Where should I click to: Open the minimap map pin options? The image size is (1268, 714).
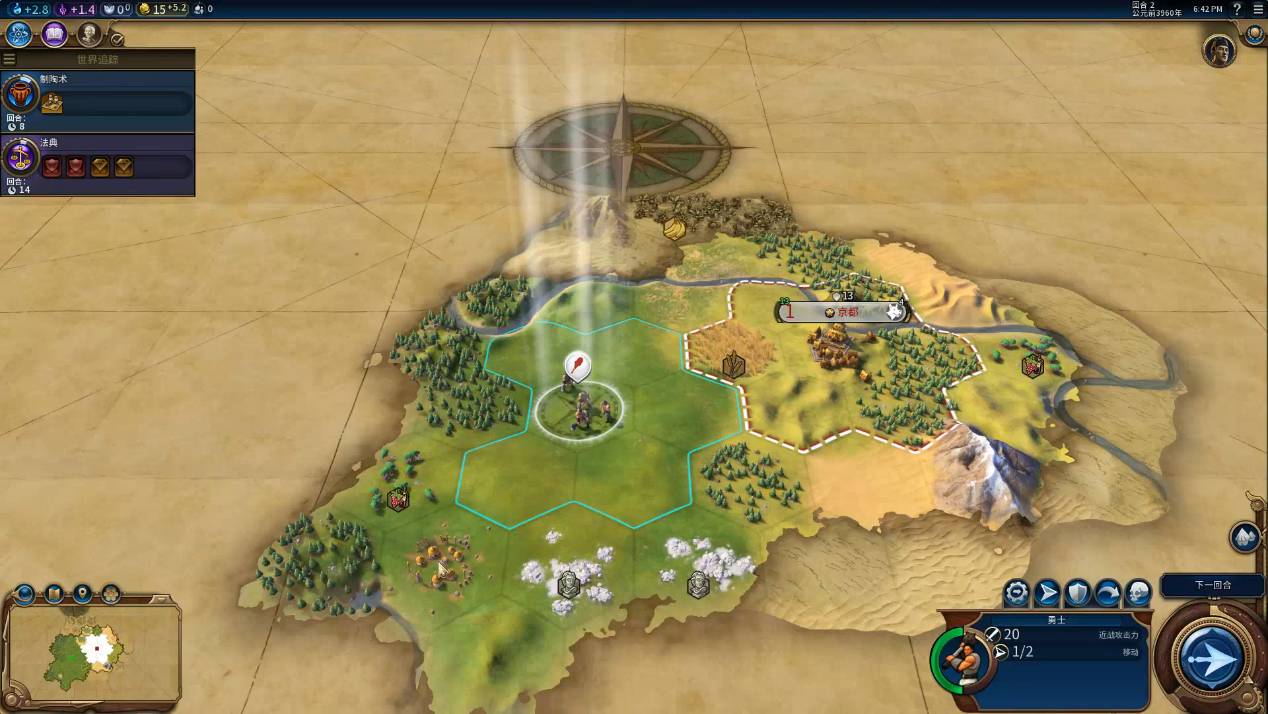(82, 594)
